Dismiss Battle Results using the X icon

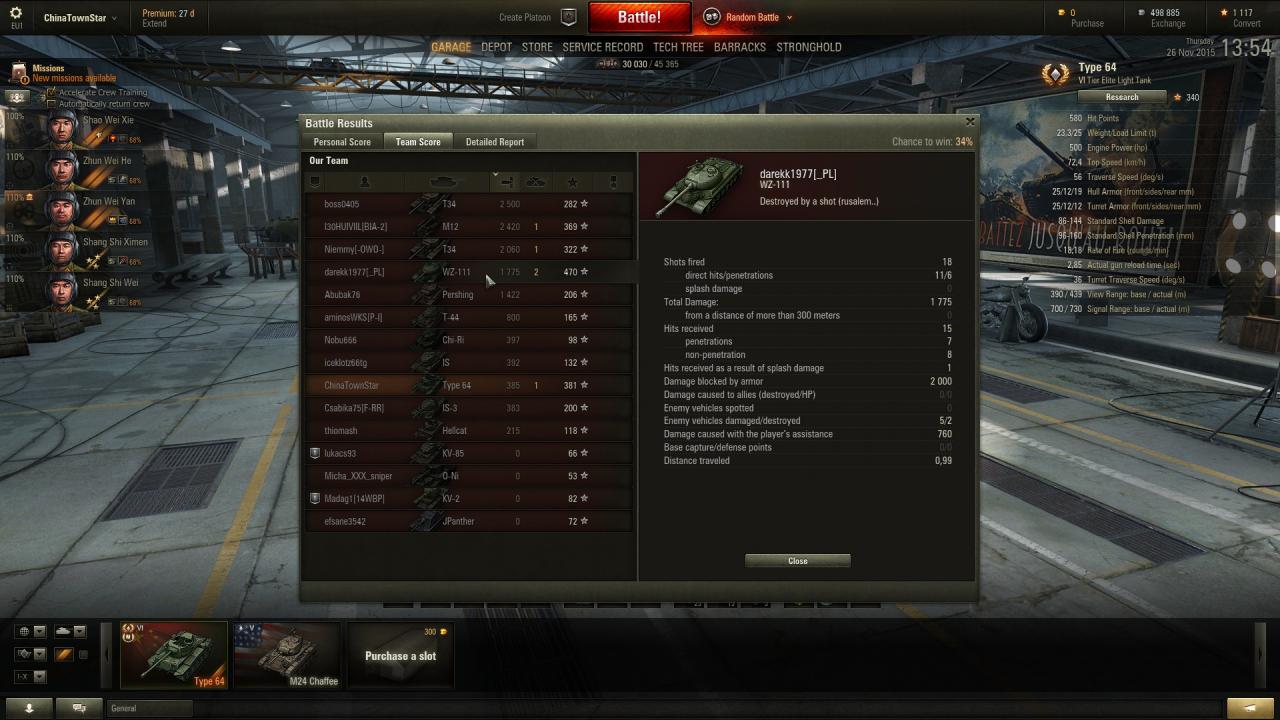point(969,121)
